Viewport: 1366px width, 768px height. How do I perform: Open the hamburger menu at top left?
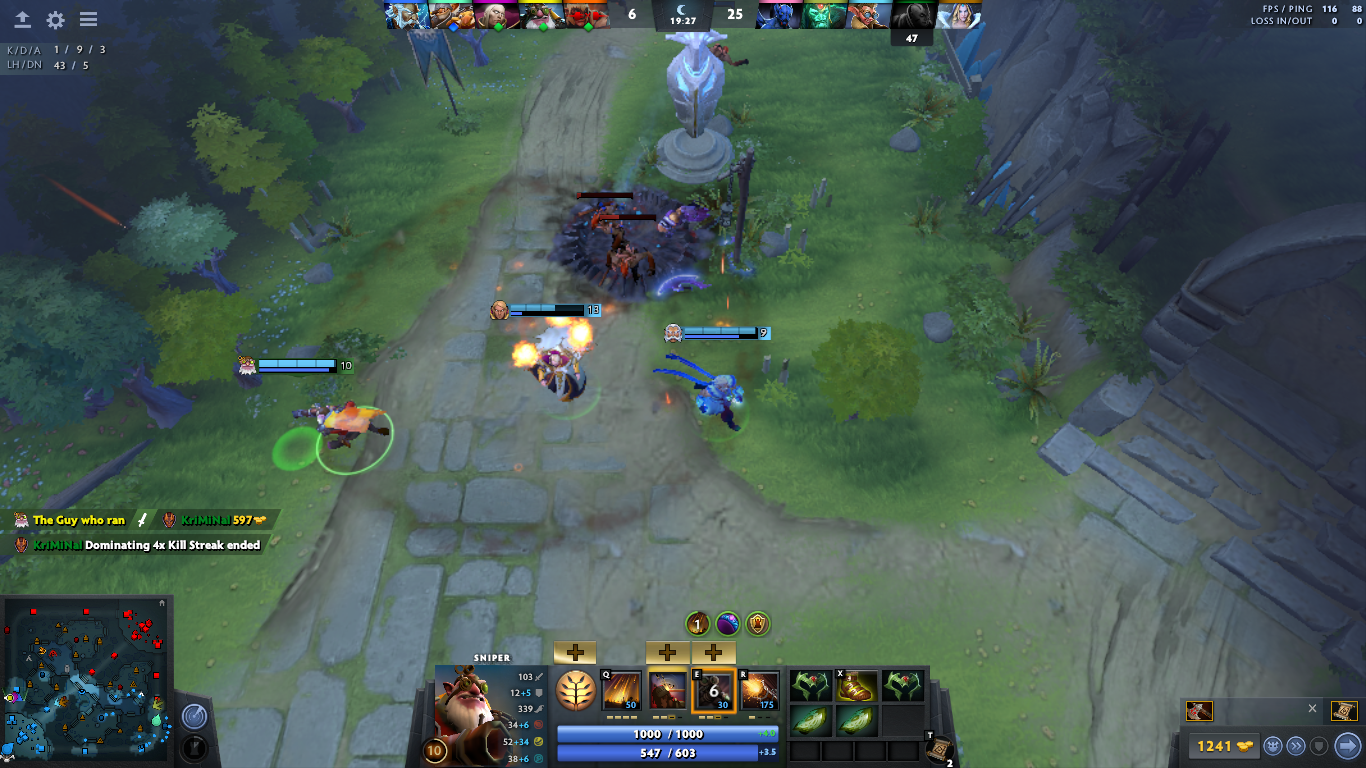[88, 20]
